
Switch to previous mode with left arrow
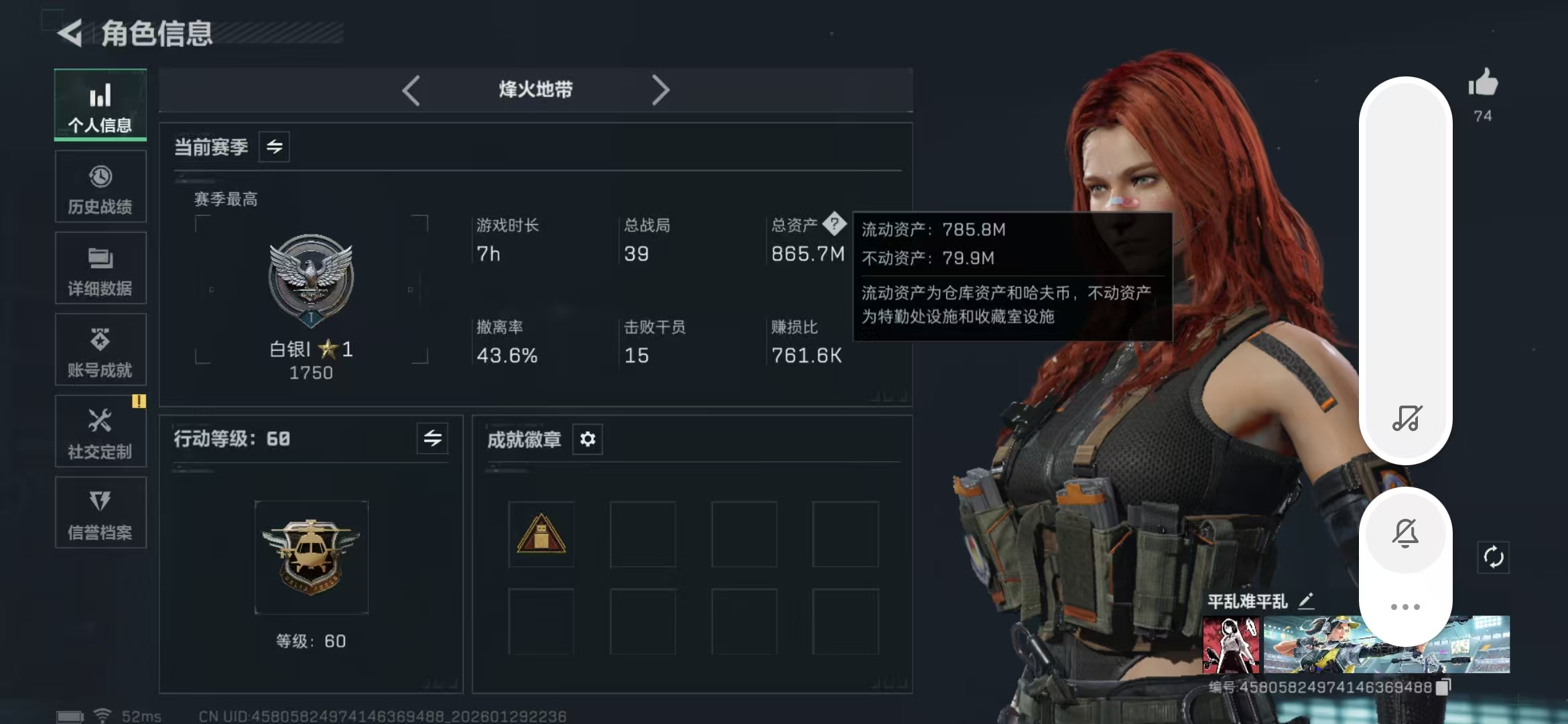[x=411, y=89]
